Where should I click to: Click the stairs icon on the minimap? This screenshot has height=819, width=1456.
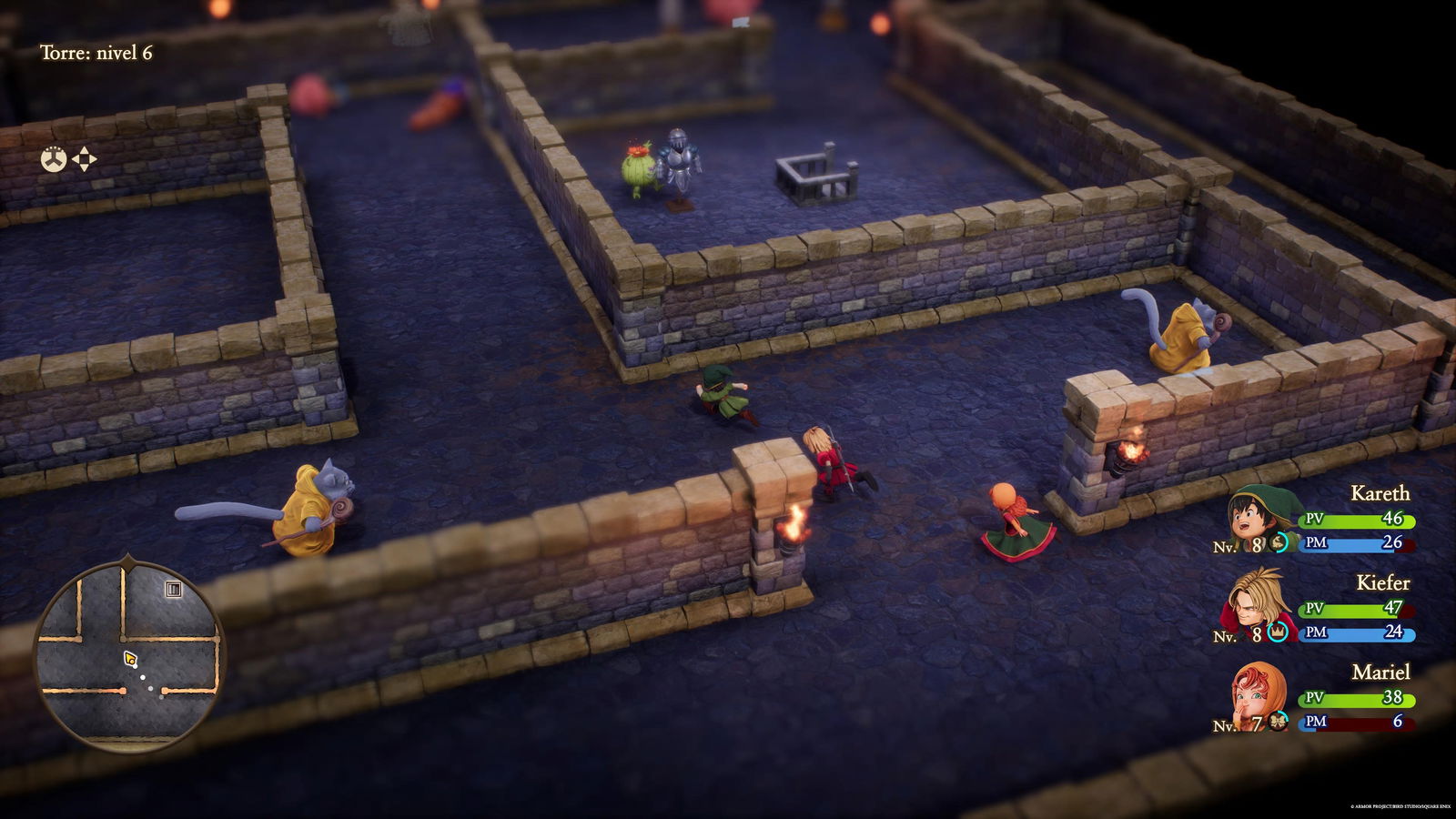[174, 588]
